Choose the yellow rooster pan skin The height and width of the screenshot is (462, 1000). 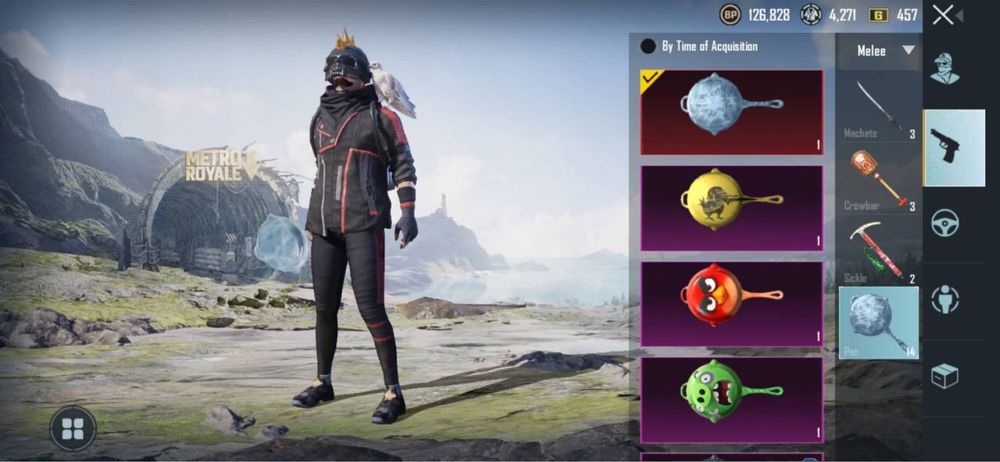point(731,207)
